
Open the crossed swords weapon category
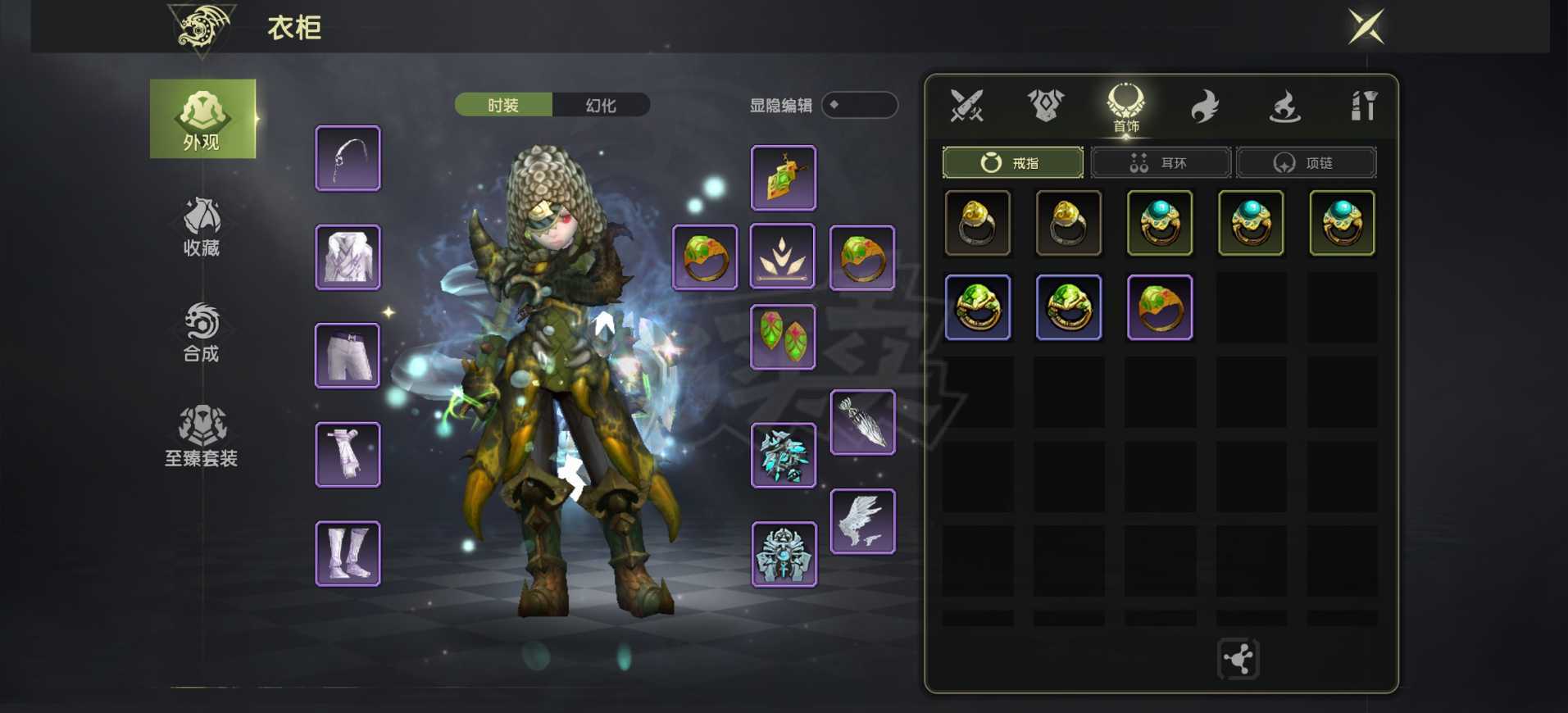coord(966,106)
